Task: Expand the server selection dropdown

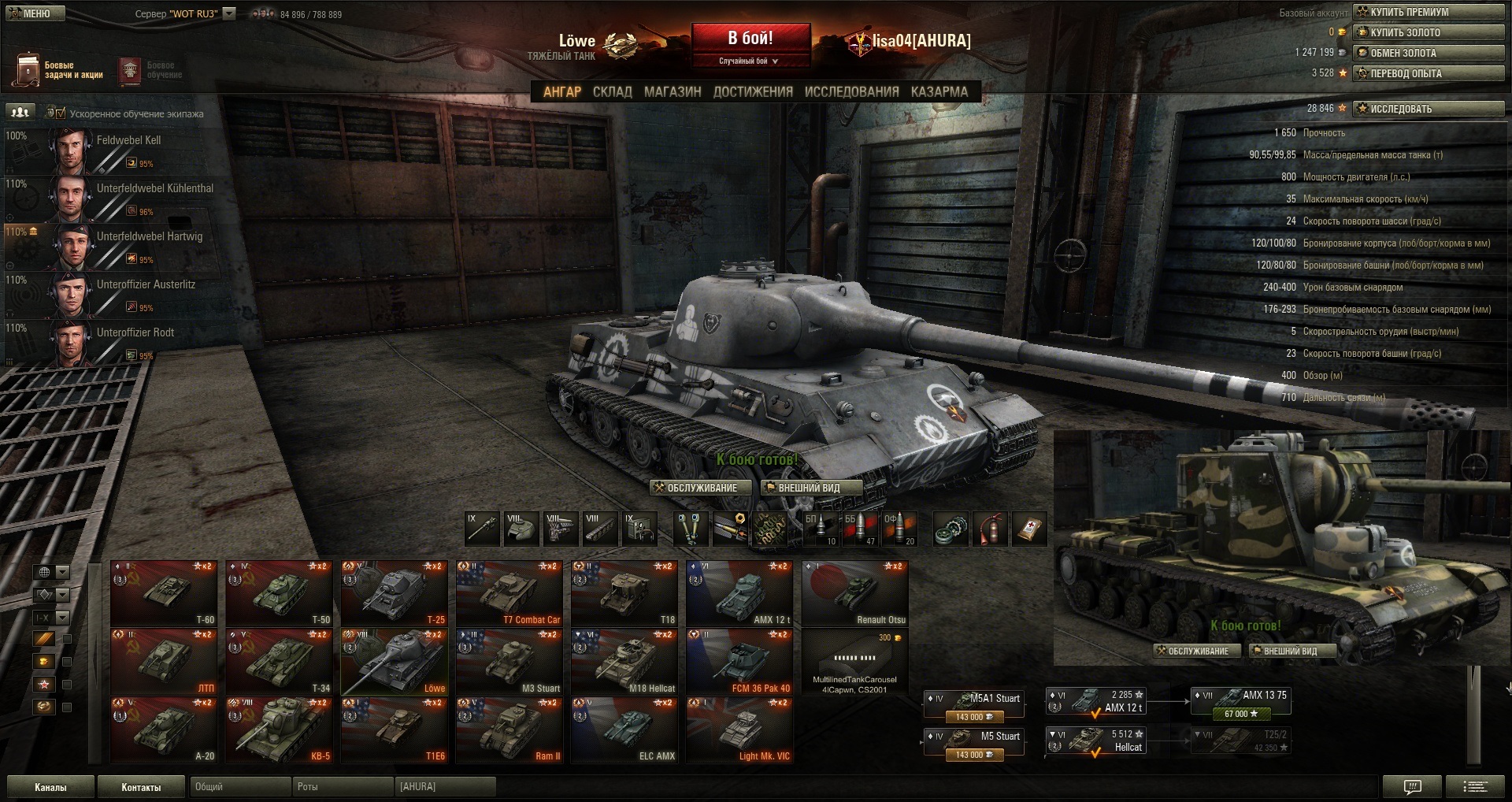Action: pyautogui.click(x=229, y=13)
